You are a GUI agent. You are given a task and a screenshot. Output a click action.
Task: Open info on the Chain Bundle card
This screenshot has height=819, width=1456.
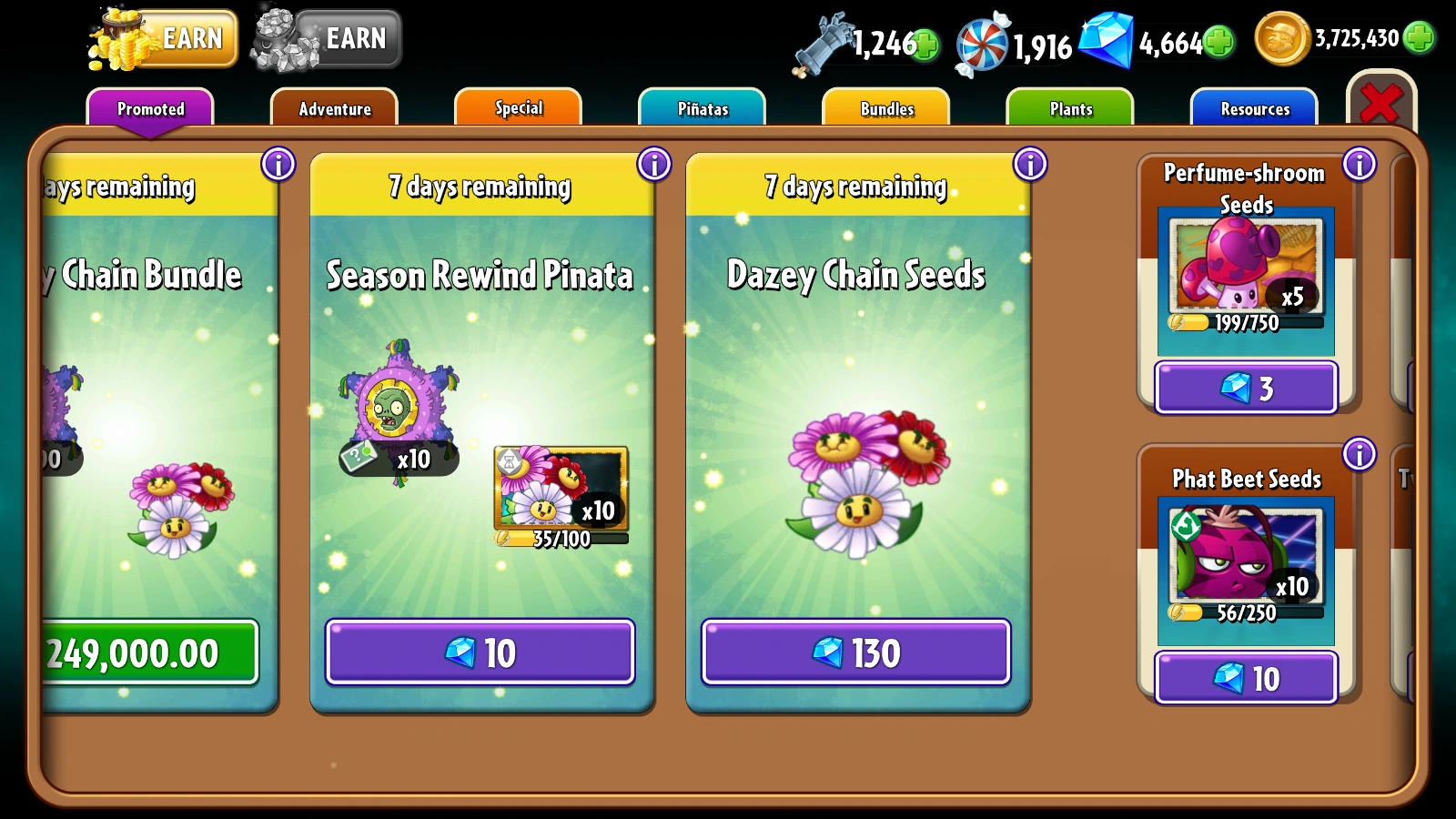click(279, 165)
